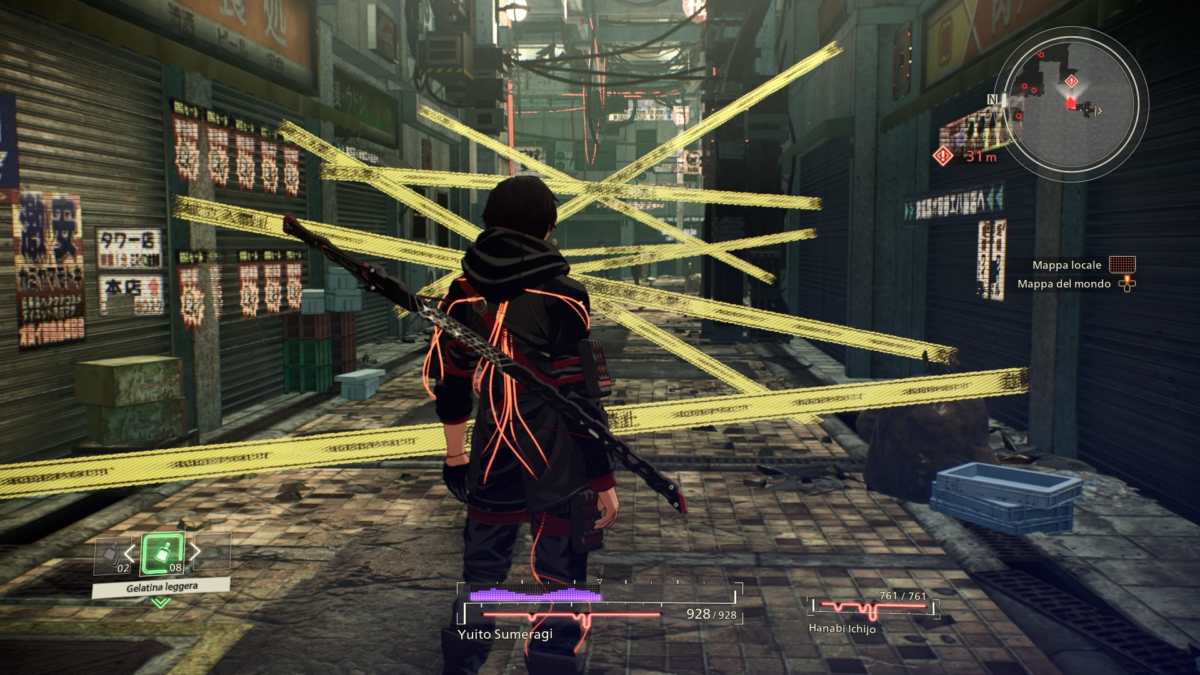Click the green down chevron below Gelatina leggera
Image resolution: width=1200 pixels, height=675 pixels.
pos(160,603)
